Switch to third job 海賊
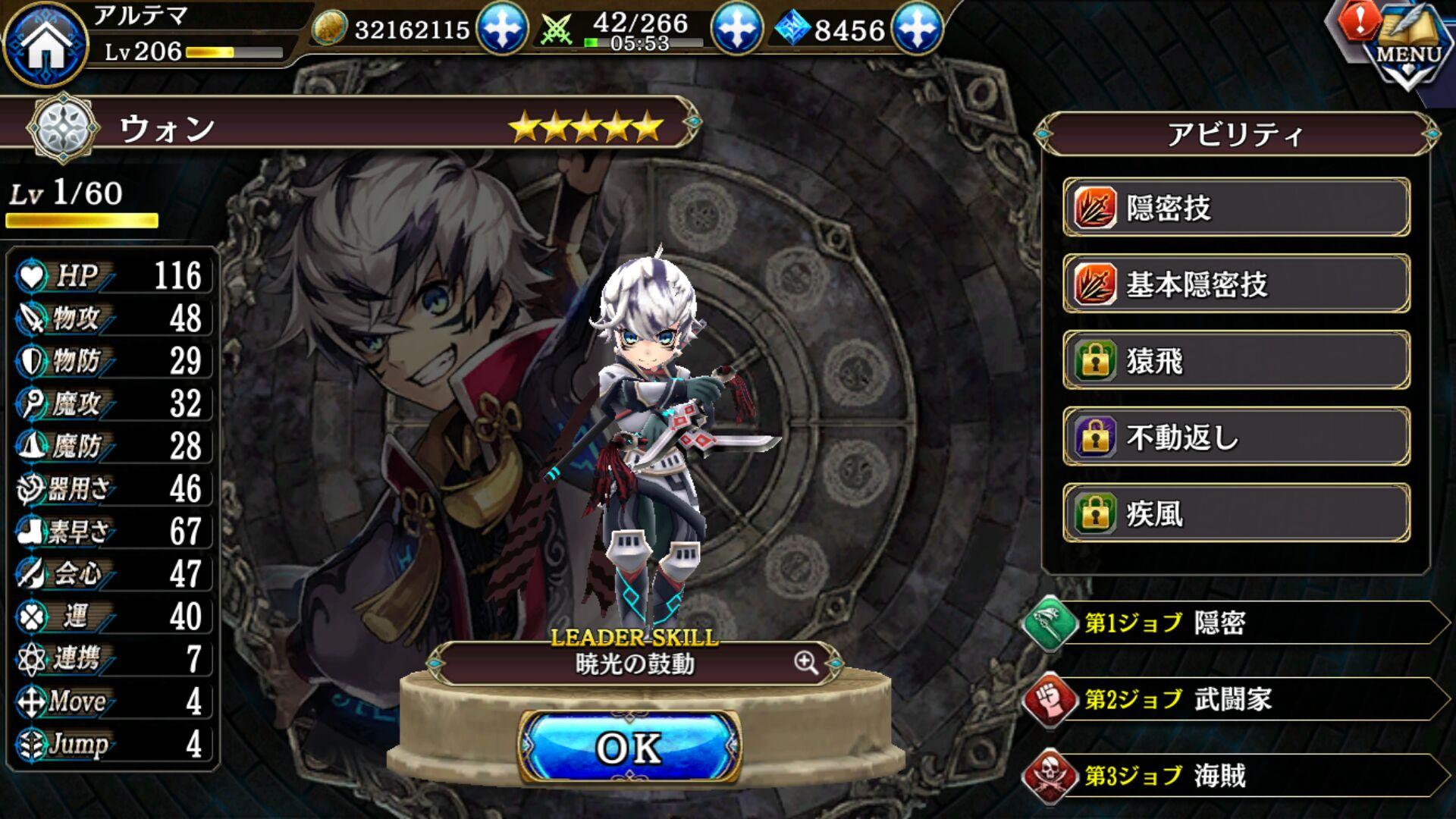The image size is (1456, 819). click(1236, 776)
